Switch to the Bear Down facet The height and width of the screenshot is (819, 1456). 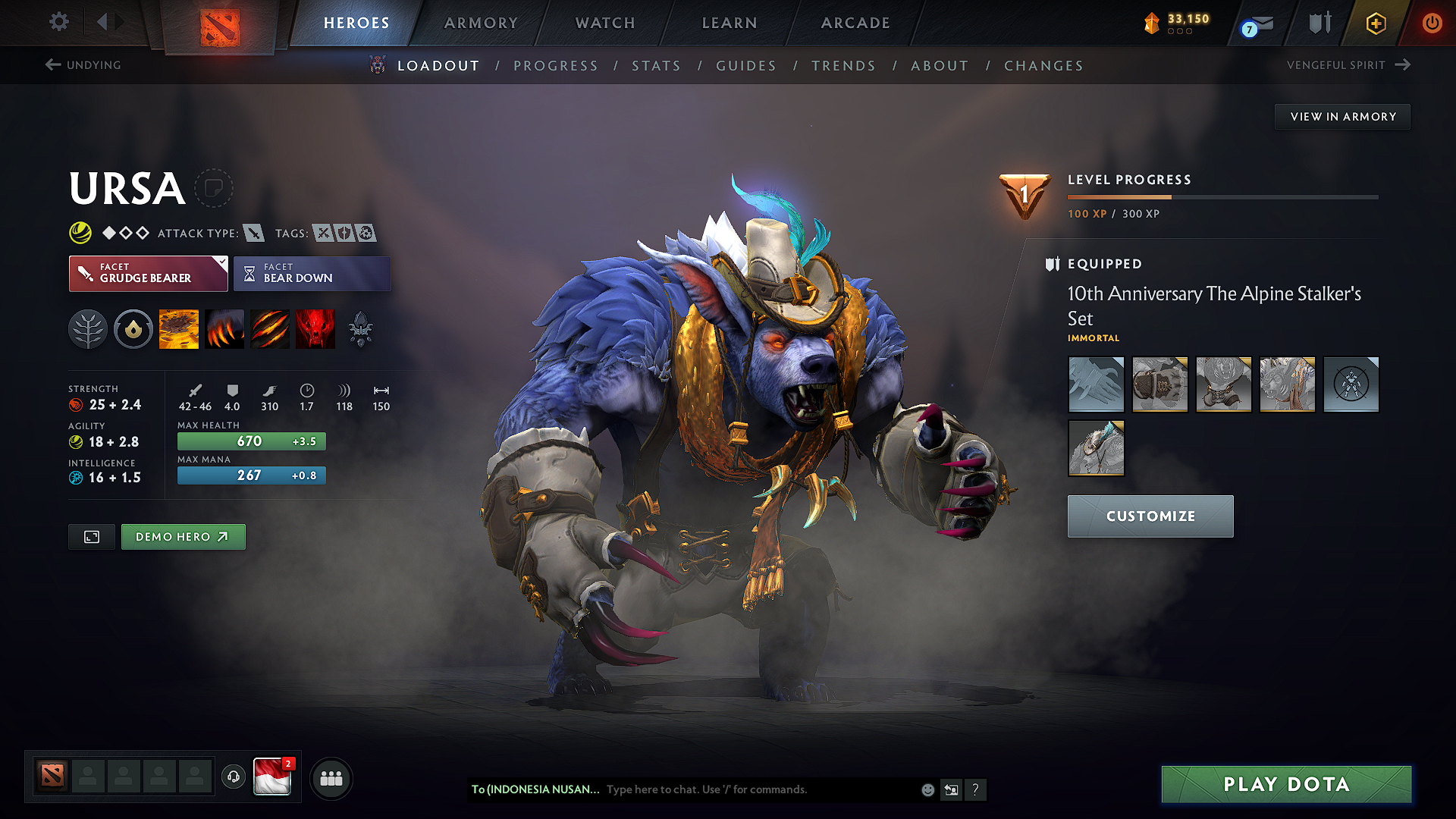click(312, 273)
